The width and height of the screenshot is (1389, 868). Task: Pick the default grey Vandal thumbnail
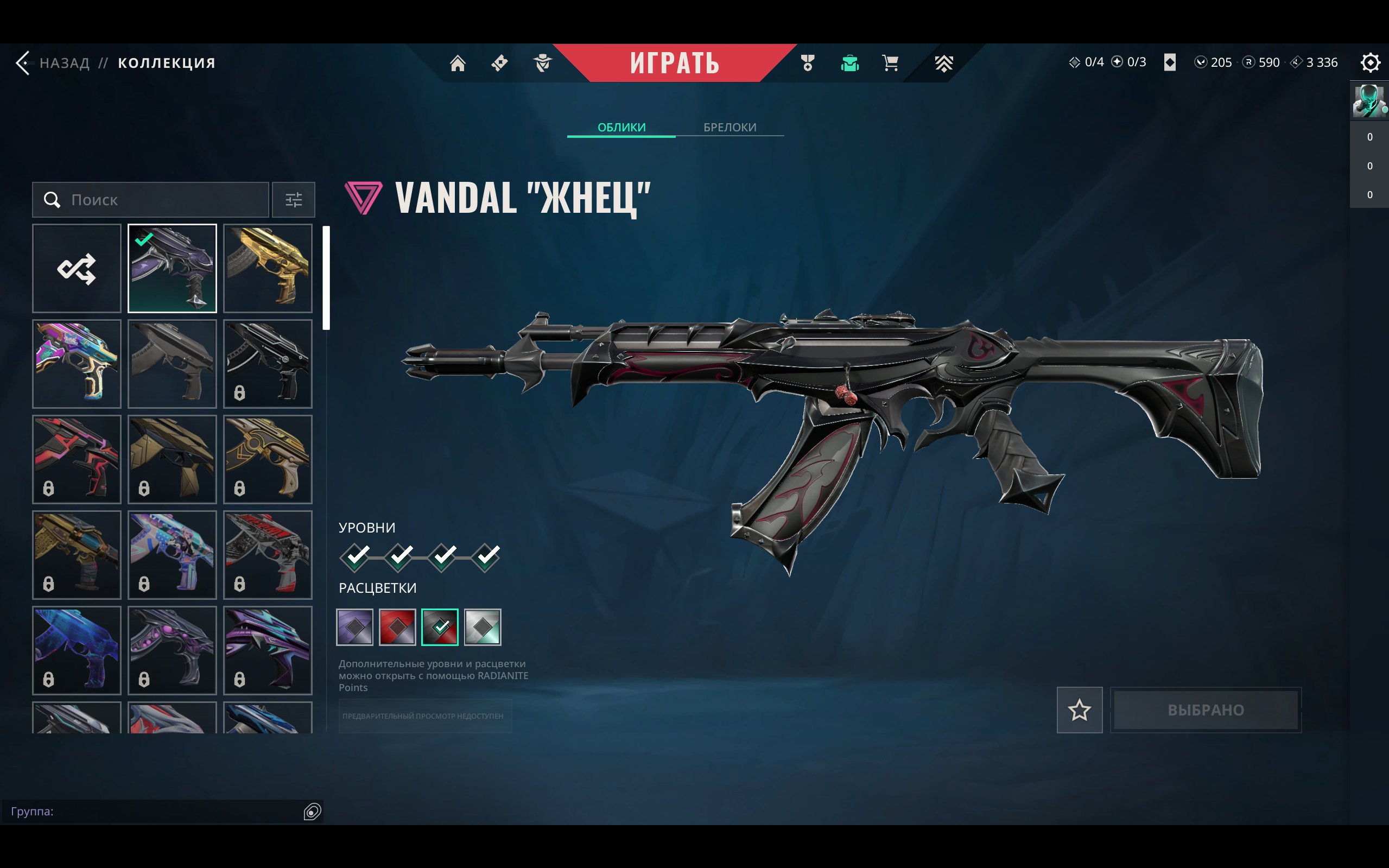(x=172, y=363)
